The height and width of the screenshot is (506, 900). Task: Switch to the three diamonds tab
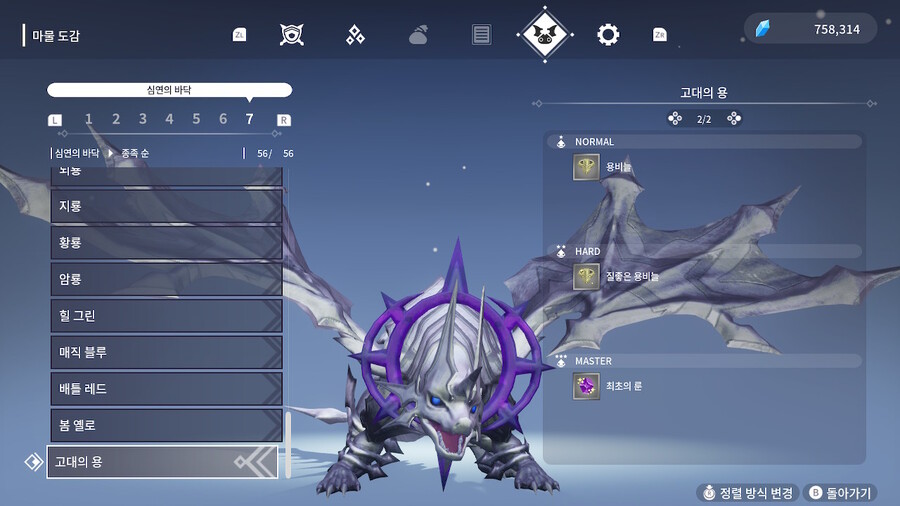click(x=355, y=35)
